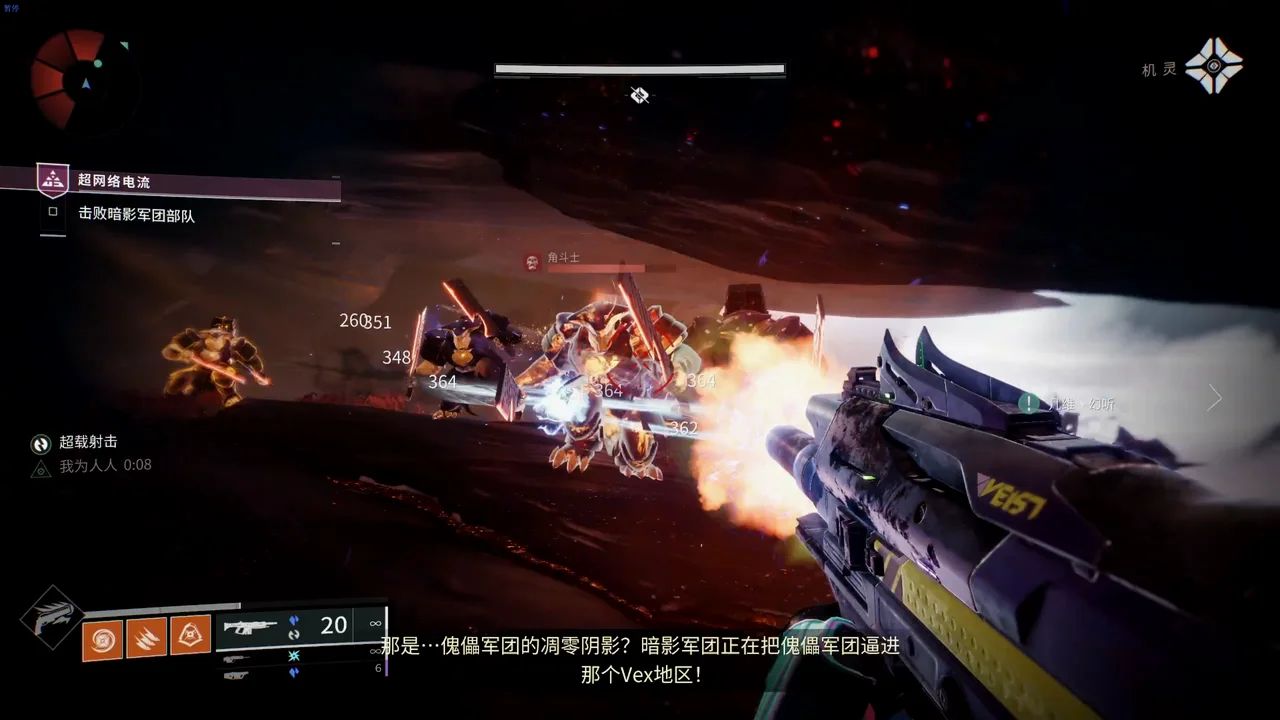
Task: Click the right-pointing chevron arrow
Action: coord(1214,398)
